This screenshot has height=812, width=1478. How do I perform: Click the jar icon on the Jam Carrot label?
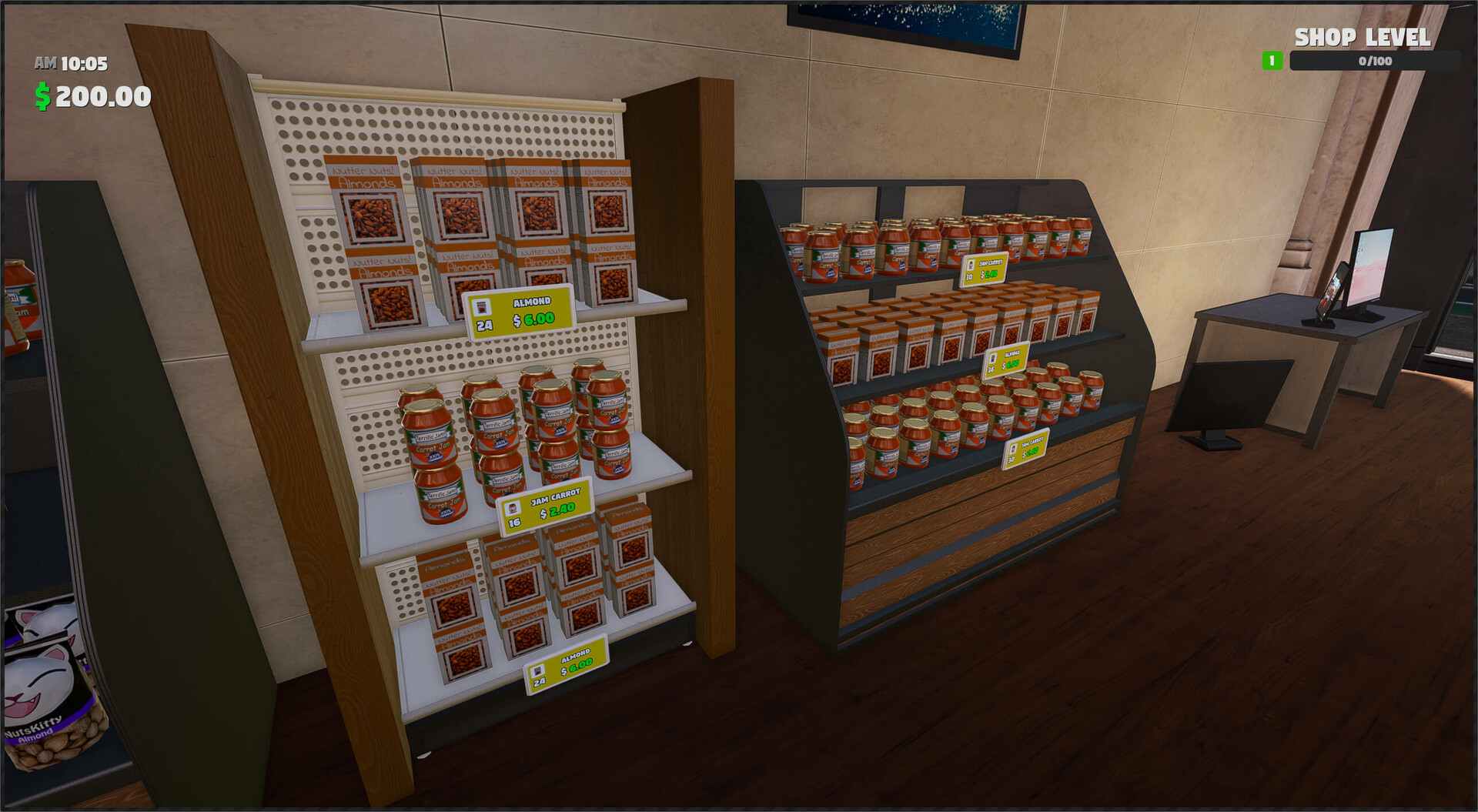coord(513,509)
